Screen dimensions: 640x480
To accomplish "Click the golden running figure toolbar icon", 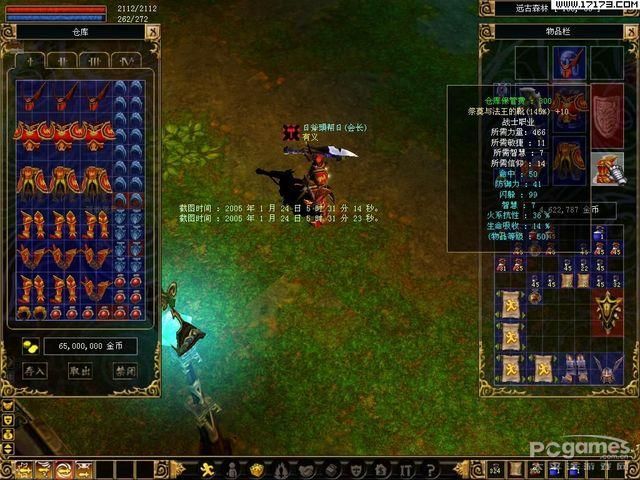I will point(208,469).
